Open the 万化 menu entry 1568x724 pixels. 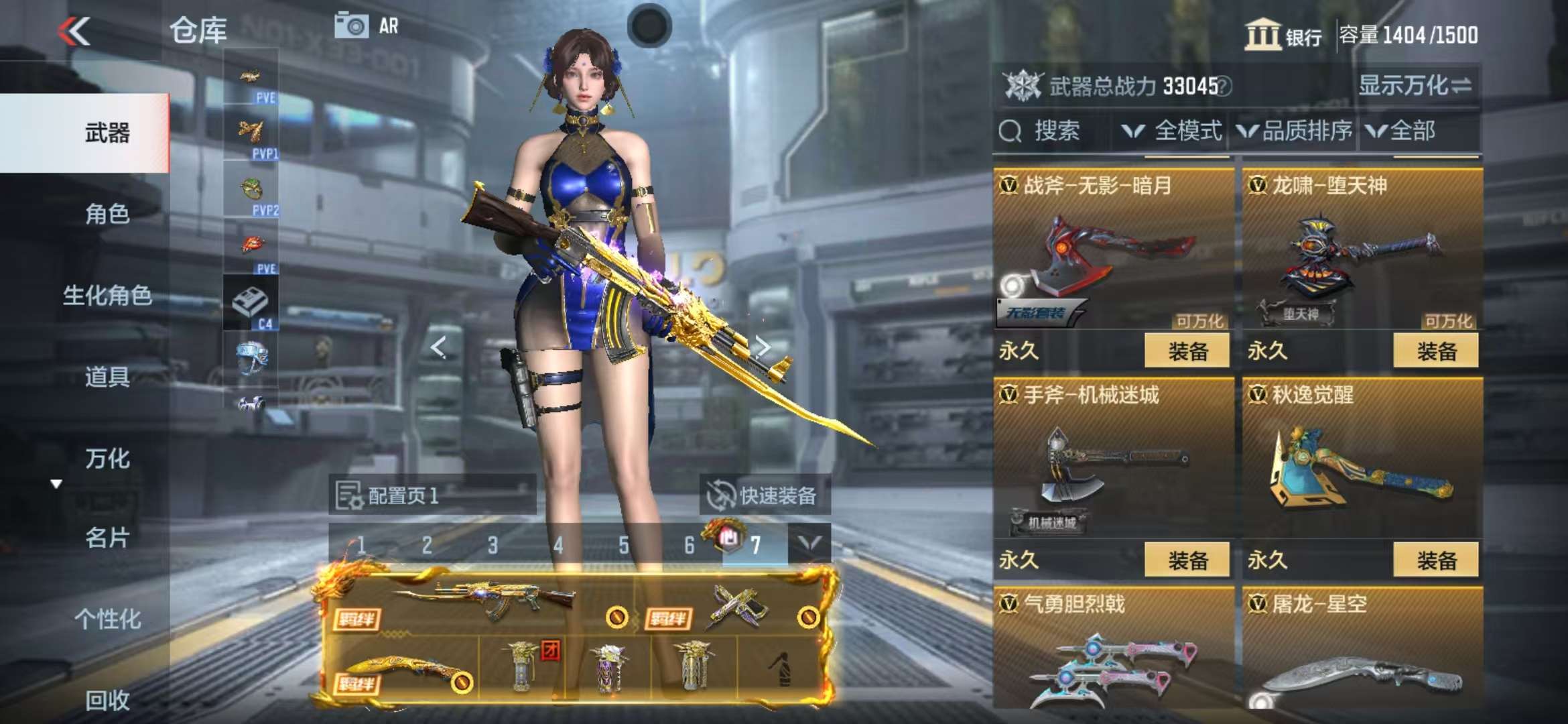click(x=107, y=459)
